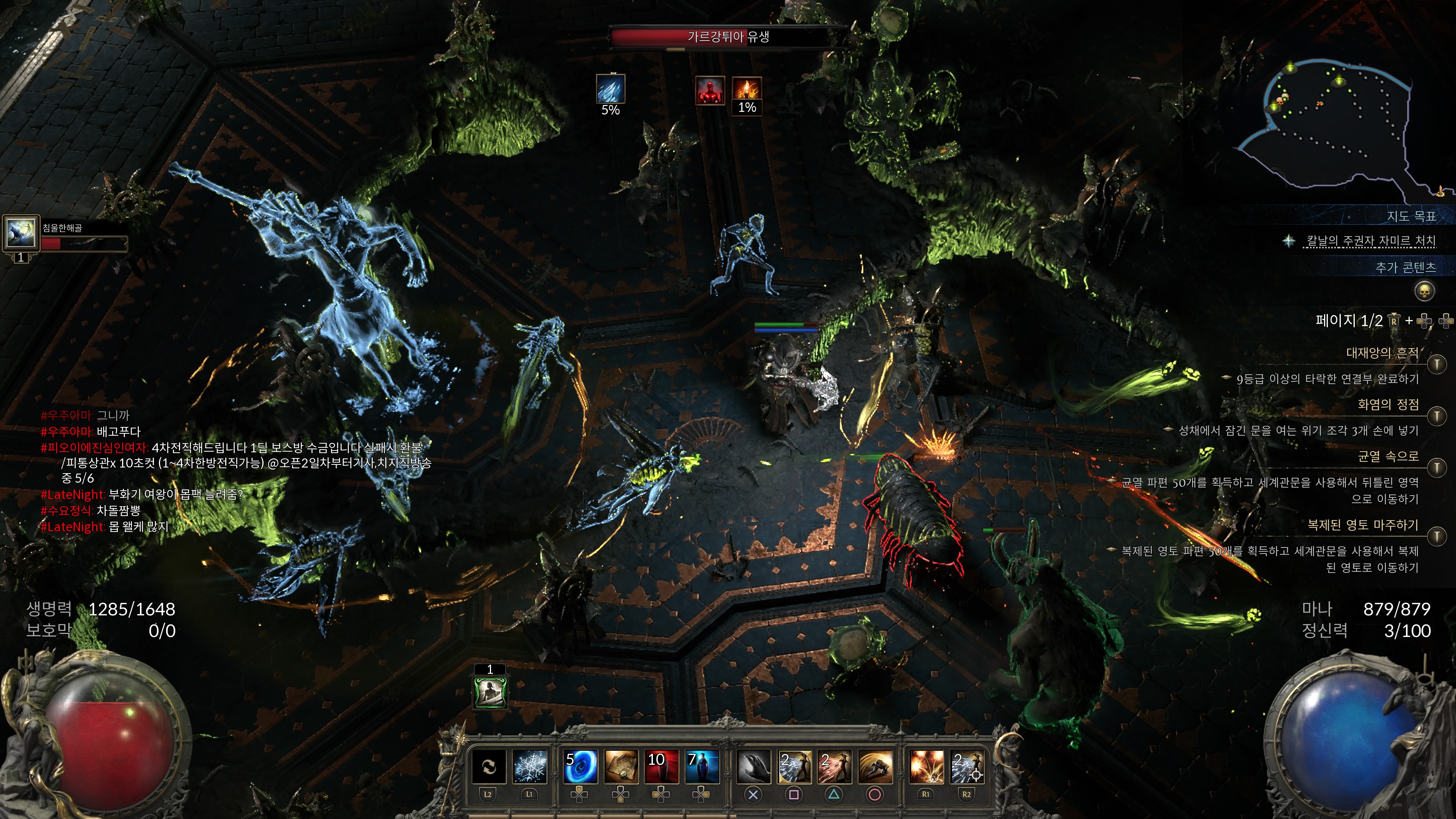Open the blue swirling portal skill
Screen dimensions: 1456x819
(x=581, y=767)
